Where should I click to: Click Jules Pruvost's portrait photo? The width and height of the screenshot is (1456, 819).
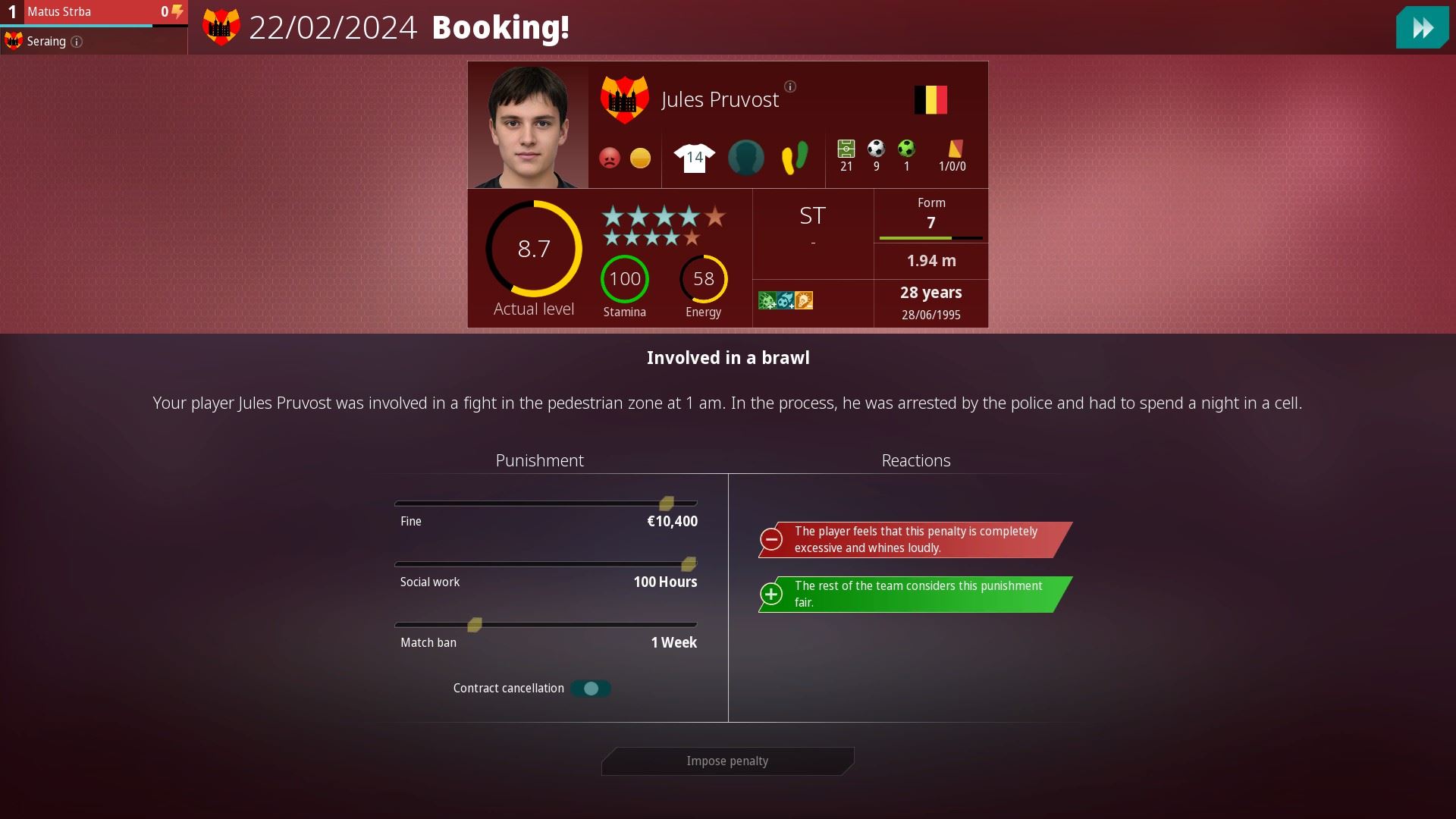[x=528, y=126]
